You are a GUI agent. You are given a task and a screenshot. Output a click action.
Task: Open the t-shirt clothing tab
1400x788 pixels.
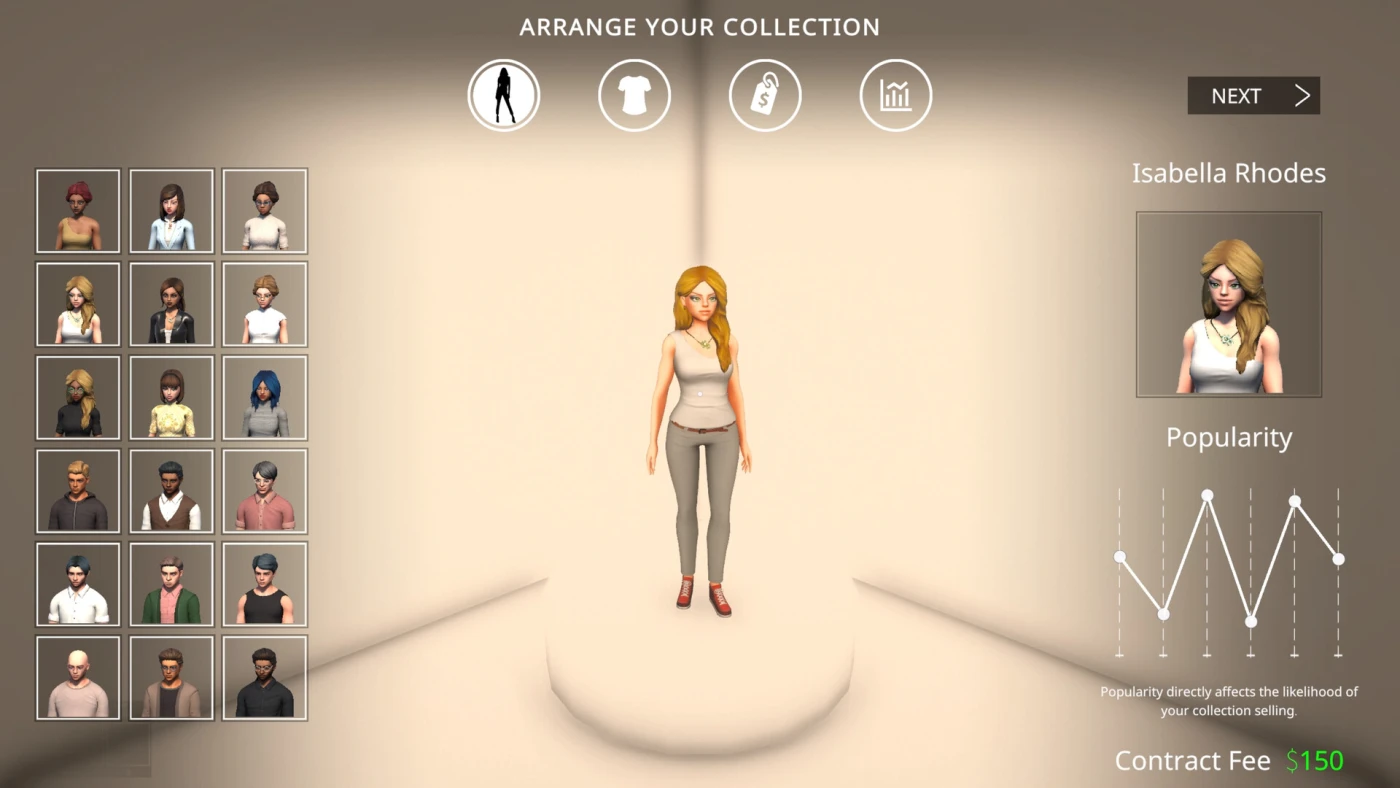[x=634, y=96]
